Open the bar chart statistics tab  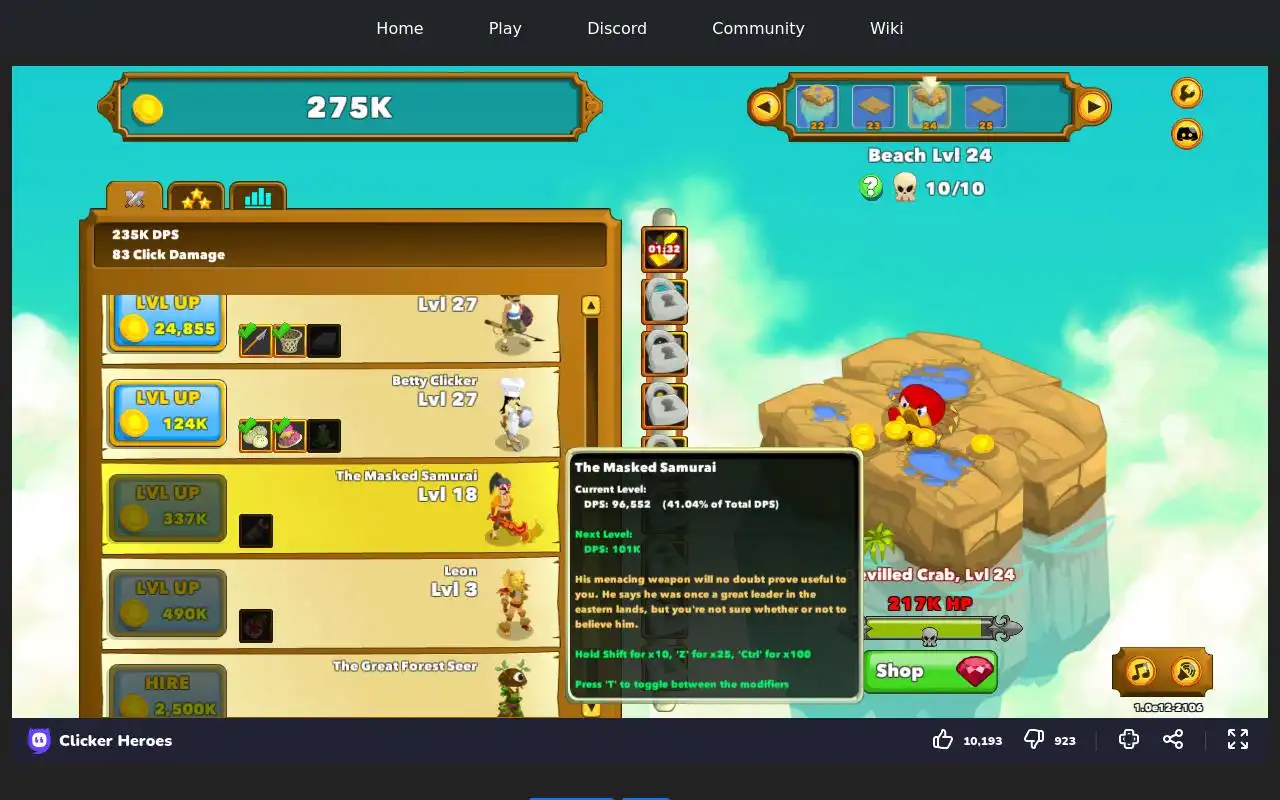258,198
